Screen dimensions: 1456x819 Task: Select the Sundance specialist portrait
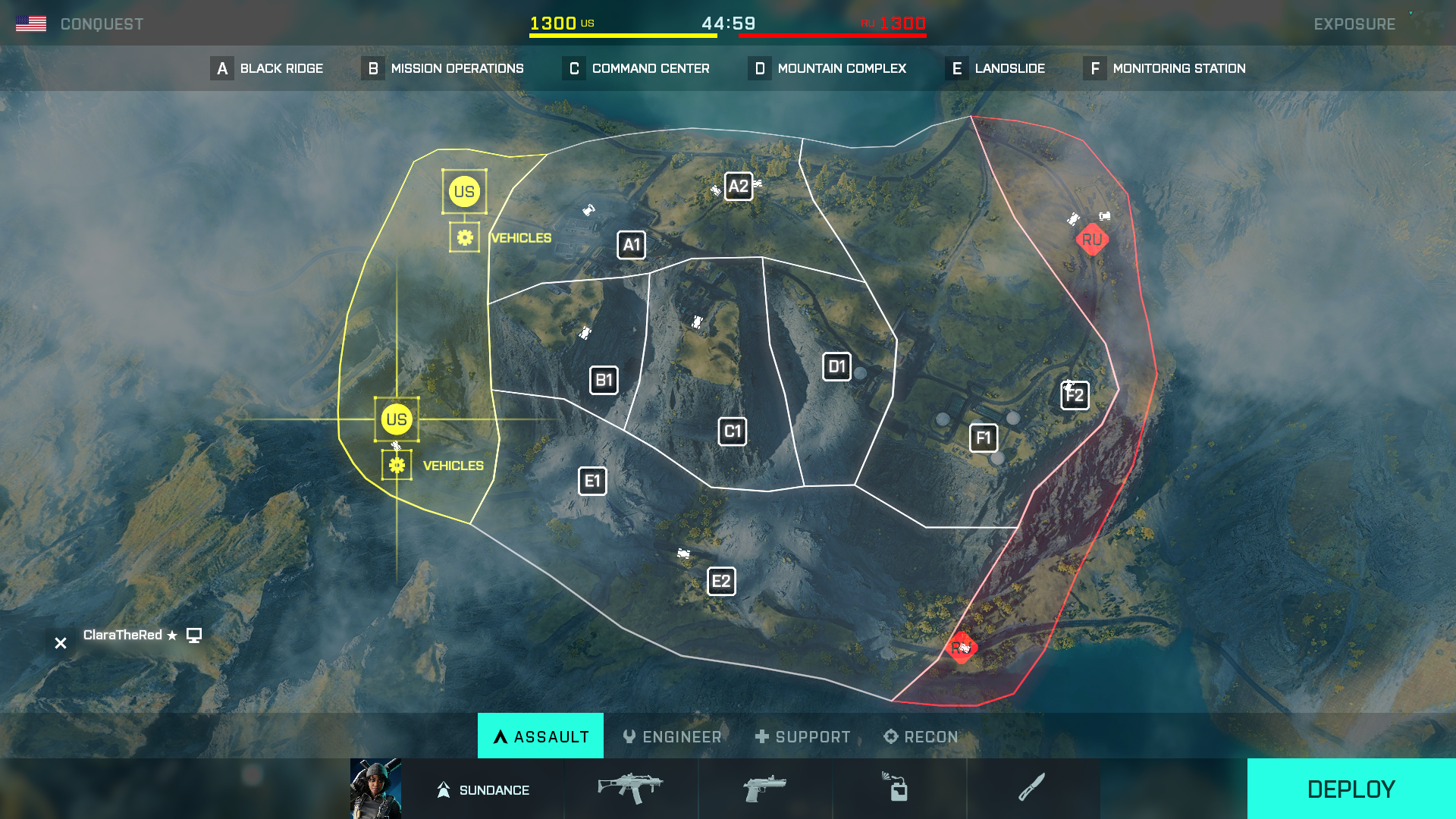point(377,789)
